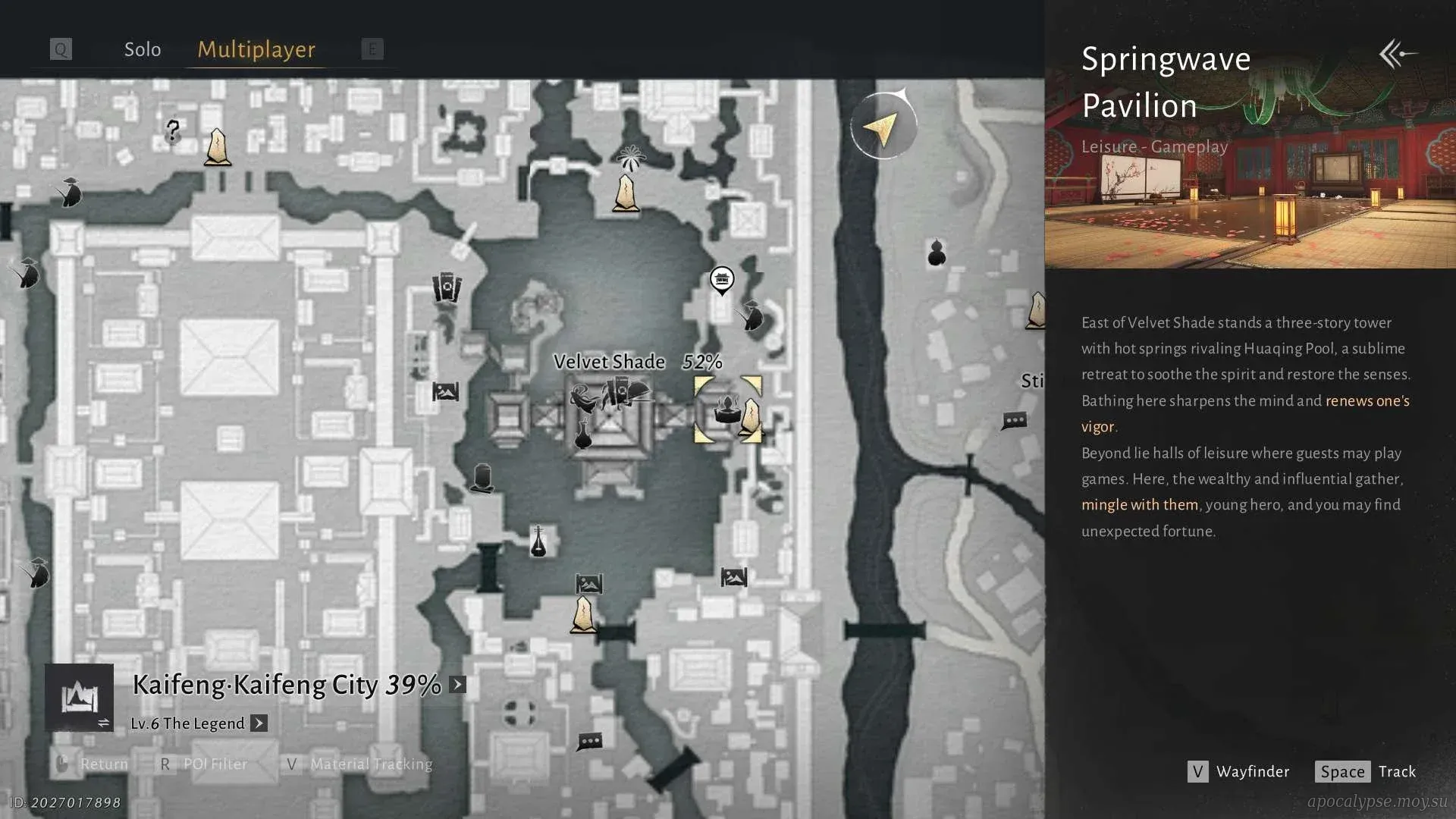The width and height of the screenshot is (1456, 819).
Task: Click the region switch map icon
Action: (80, 698)
